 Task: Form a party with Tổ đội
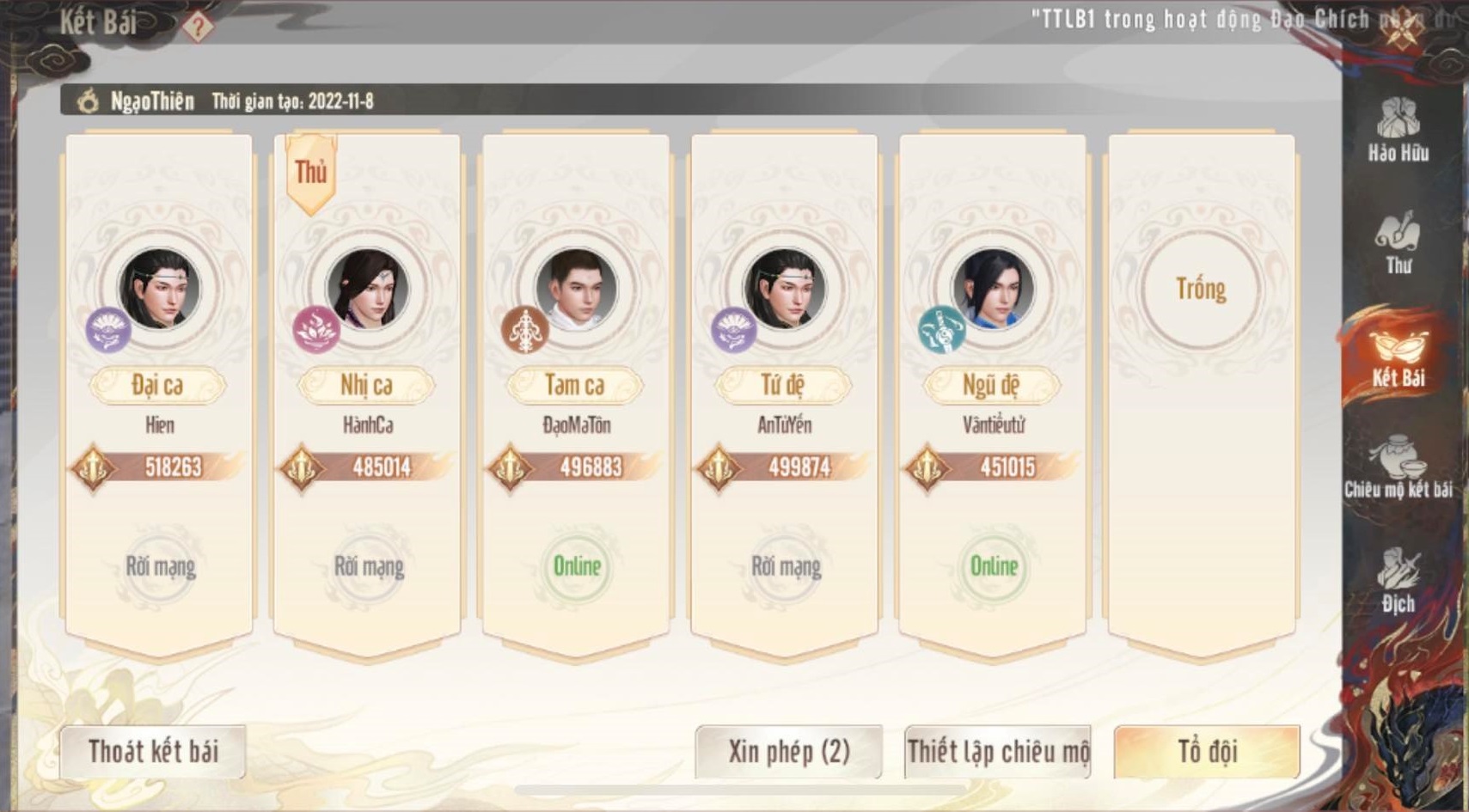click(x=1207, y=752)
